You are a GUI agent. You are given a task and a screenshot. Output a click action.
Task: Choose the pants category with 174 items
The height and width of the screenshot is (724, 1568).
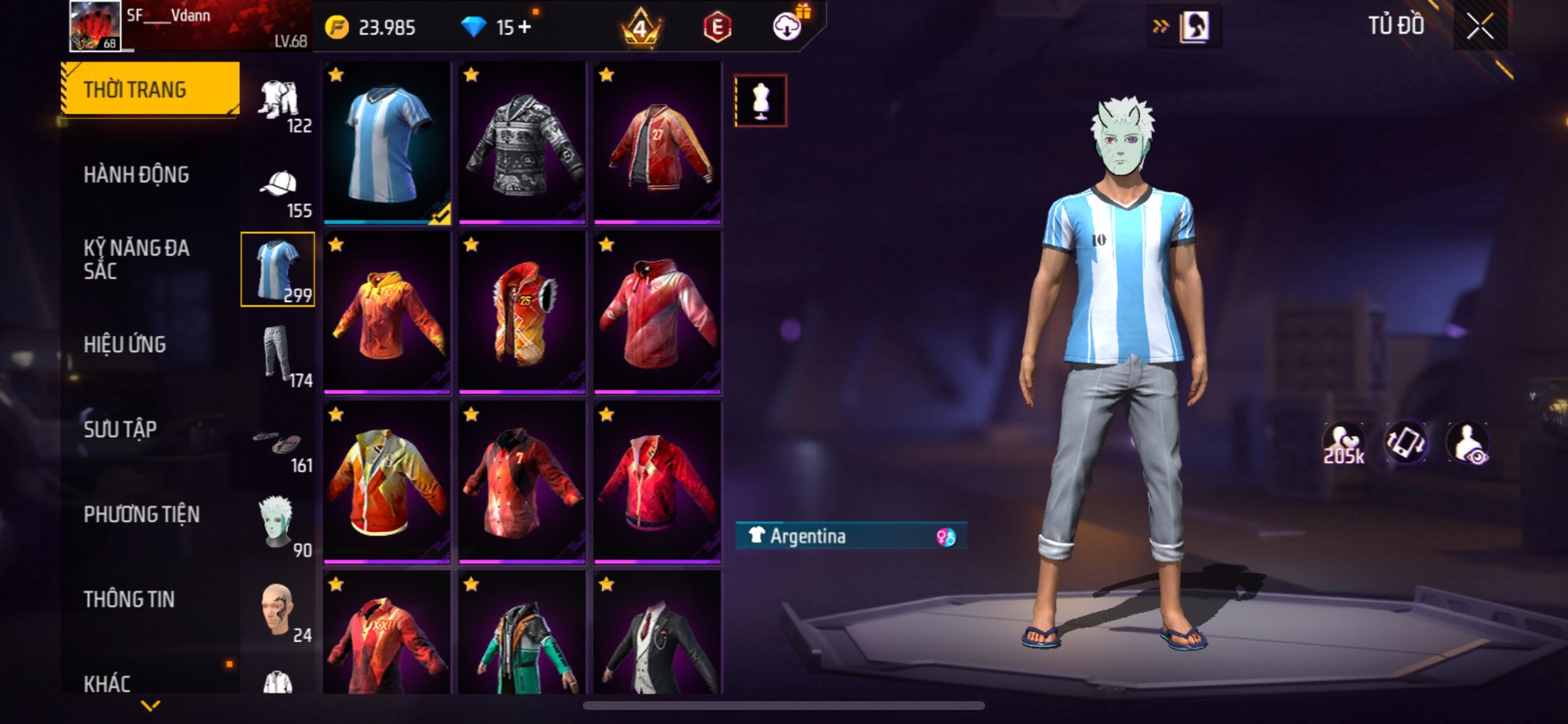(279, 354)
